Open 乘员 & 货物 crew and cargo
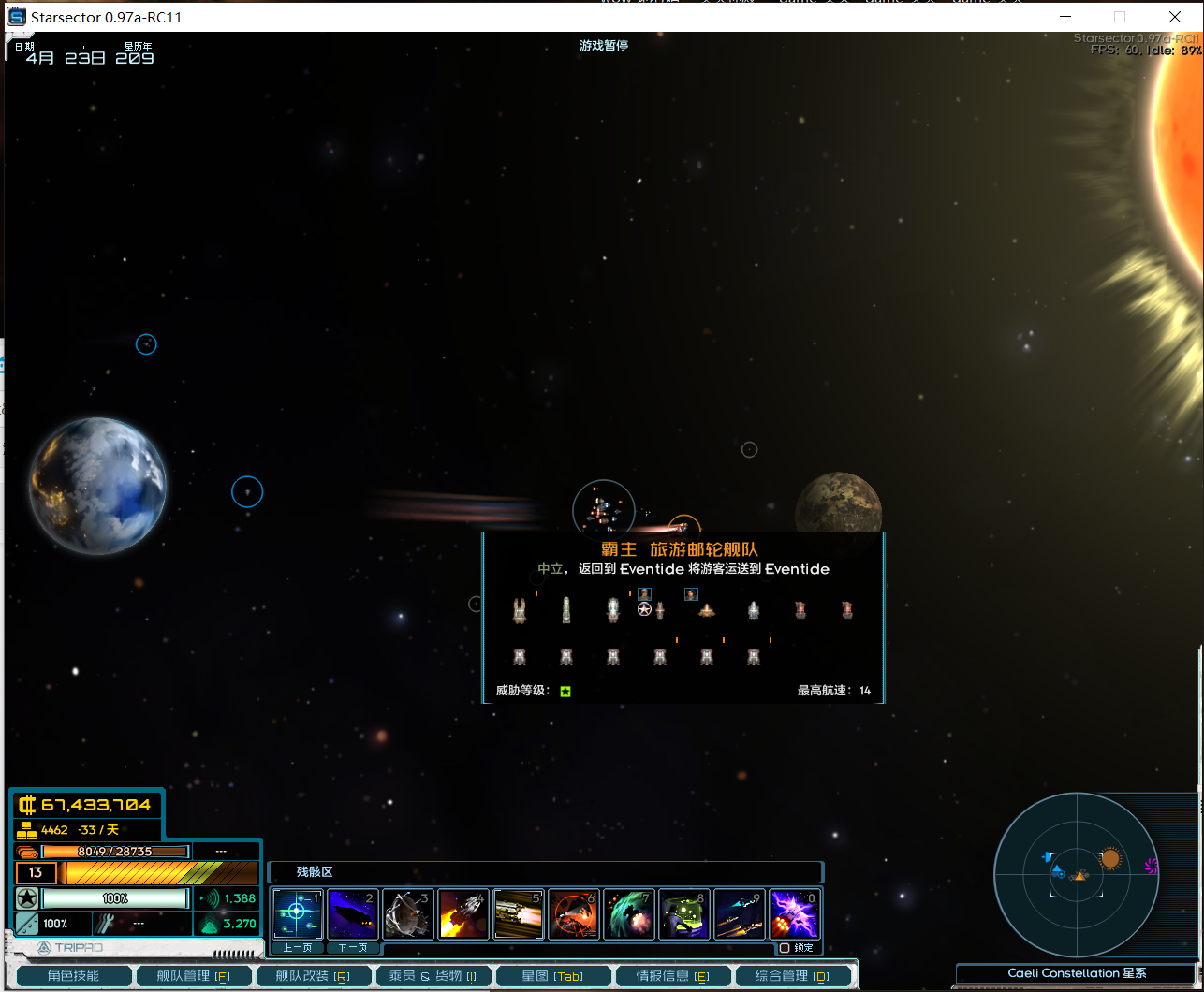This screenshot has height=992, width=1204. tap(433, 976)
